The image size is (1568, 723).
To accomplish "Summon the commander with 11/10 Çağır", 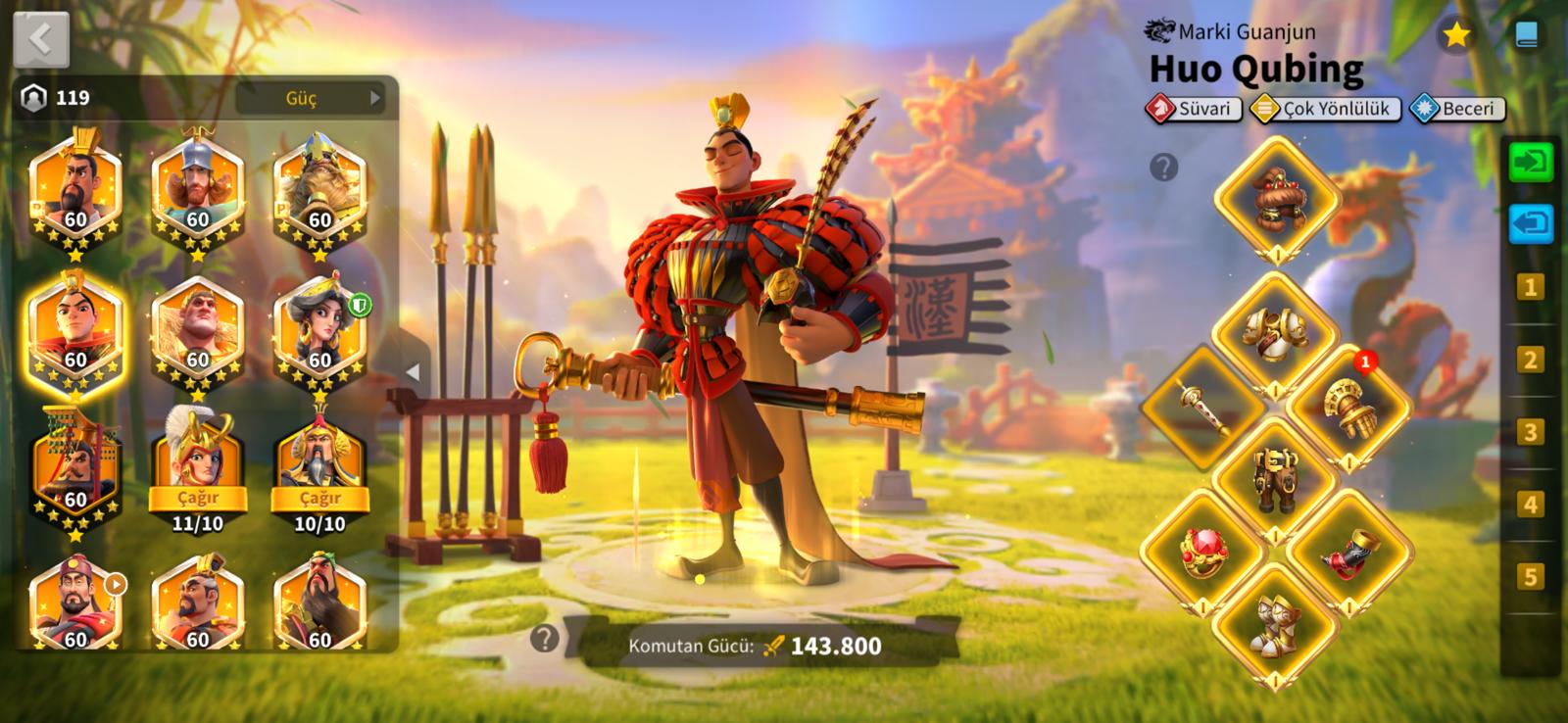I will coord(198,497).
